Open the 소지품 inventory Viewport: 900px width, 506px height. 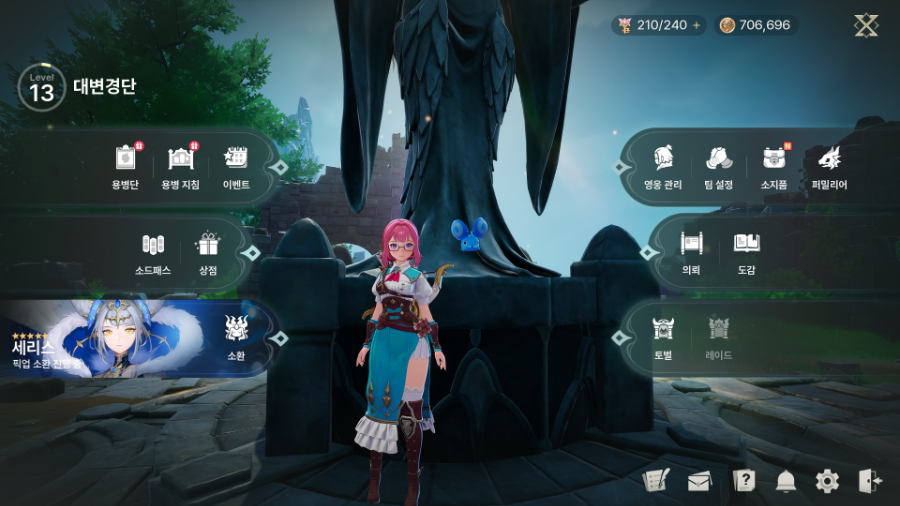(773, 166)
